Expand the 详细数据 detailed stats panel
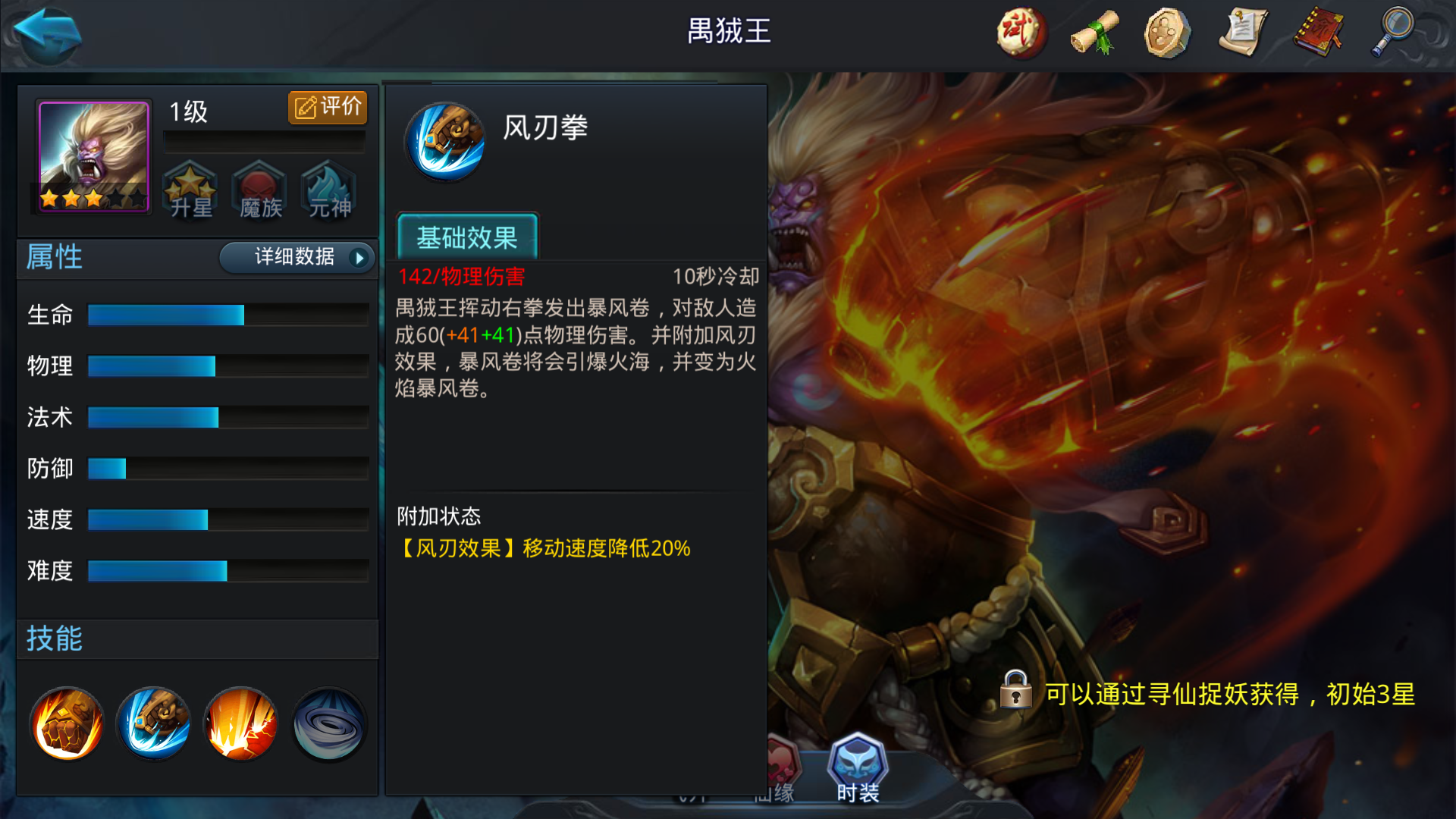The width and height of the screenshot is (1456, 819). (x=296, y=258)
